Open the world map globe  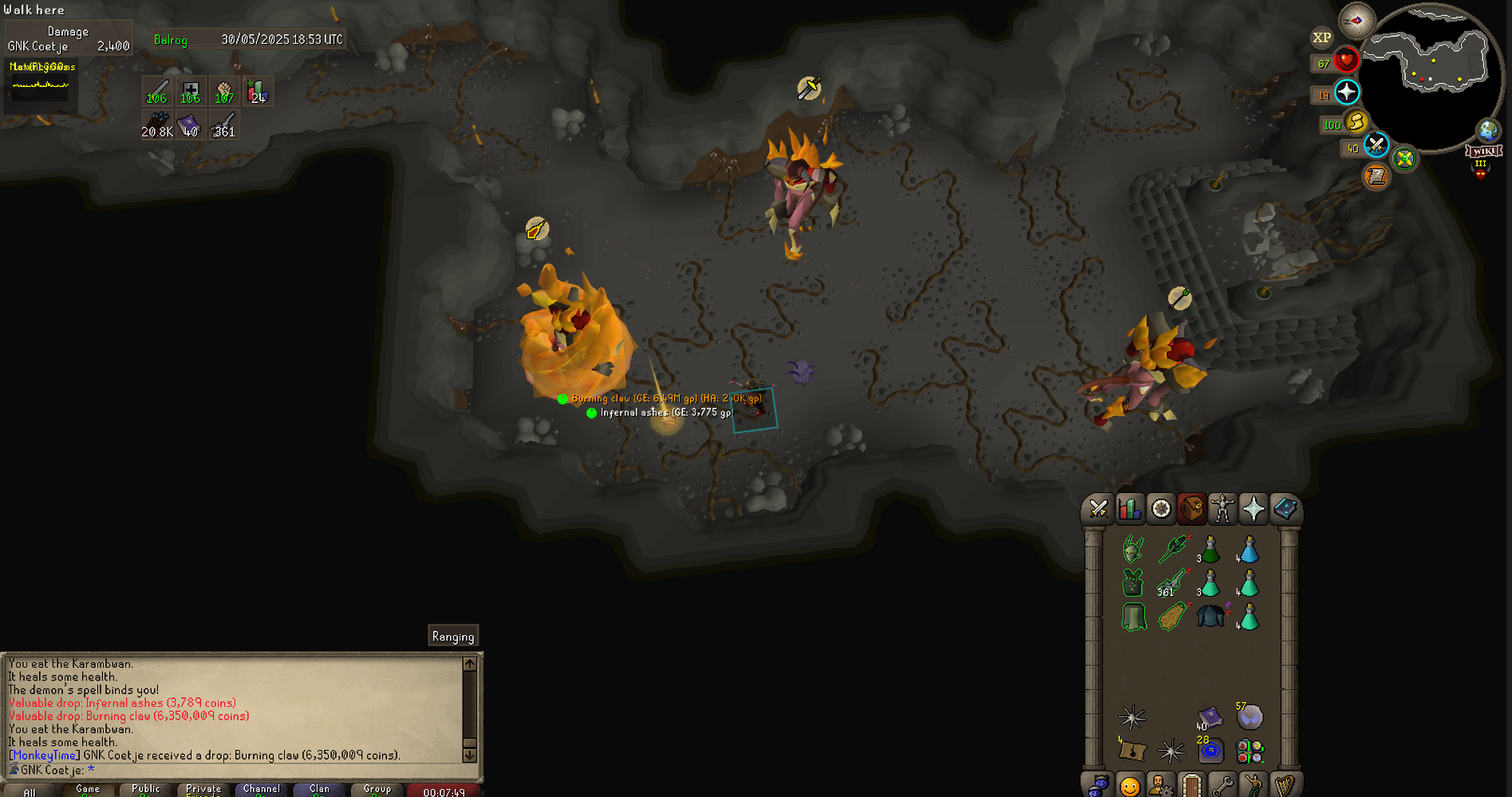[x=1488, y=130]
